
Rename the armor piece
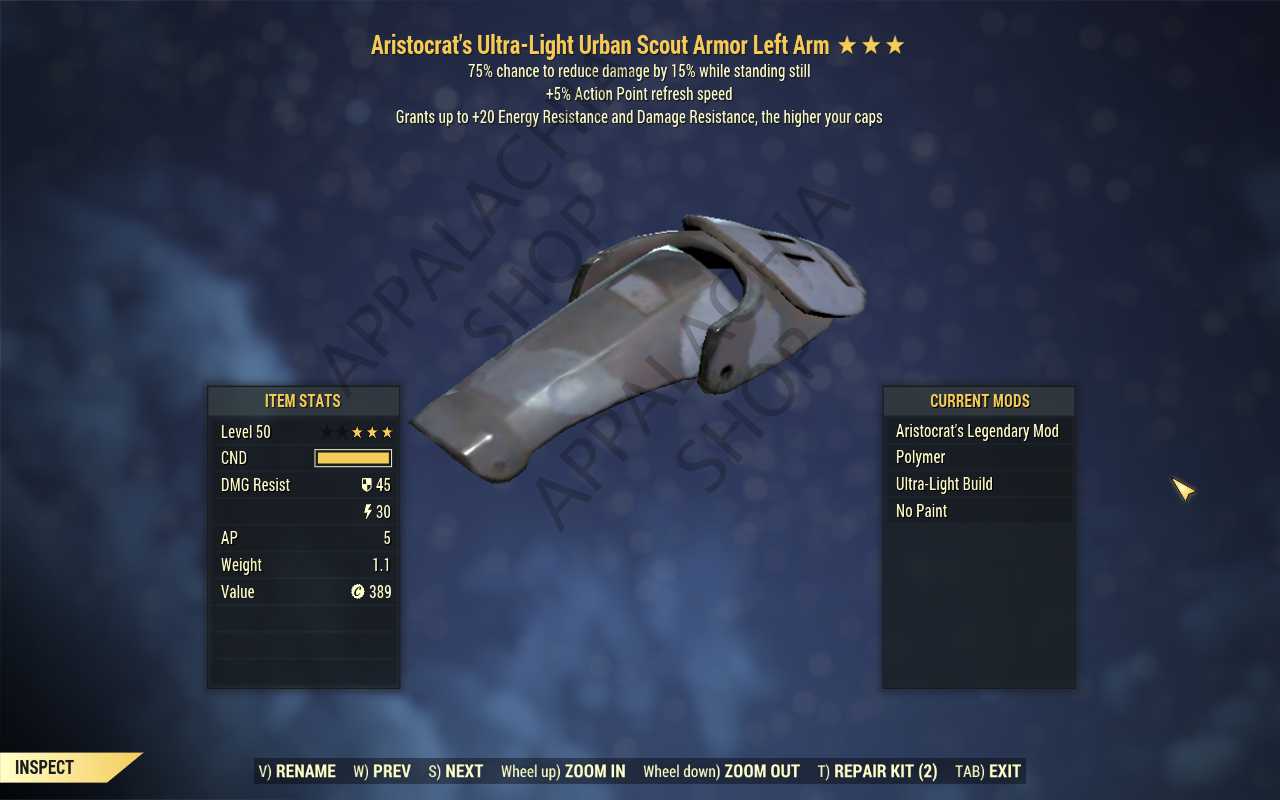pos(297,771)
